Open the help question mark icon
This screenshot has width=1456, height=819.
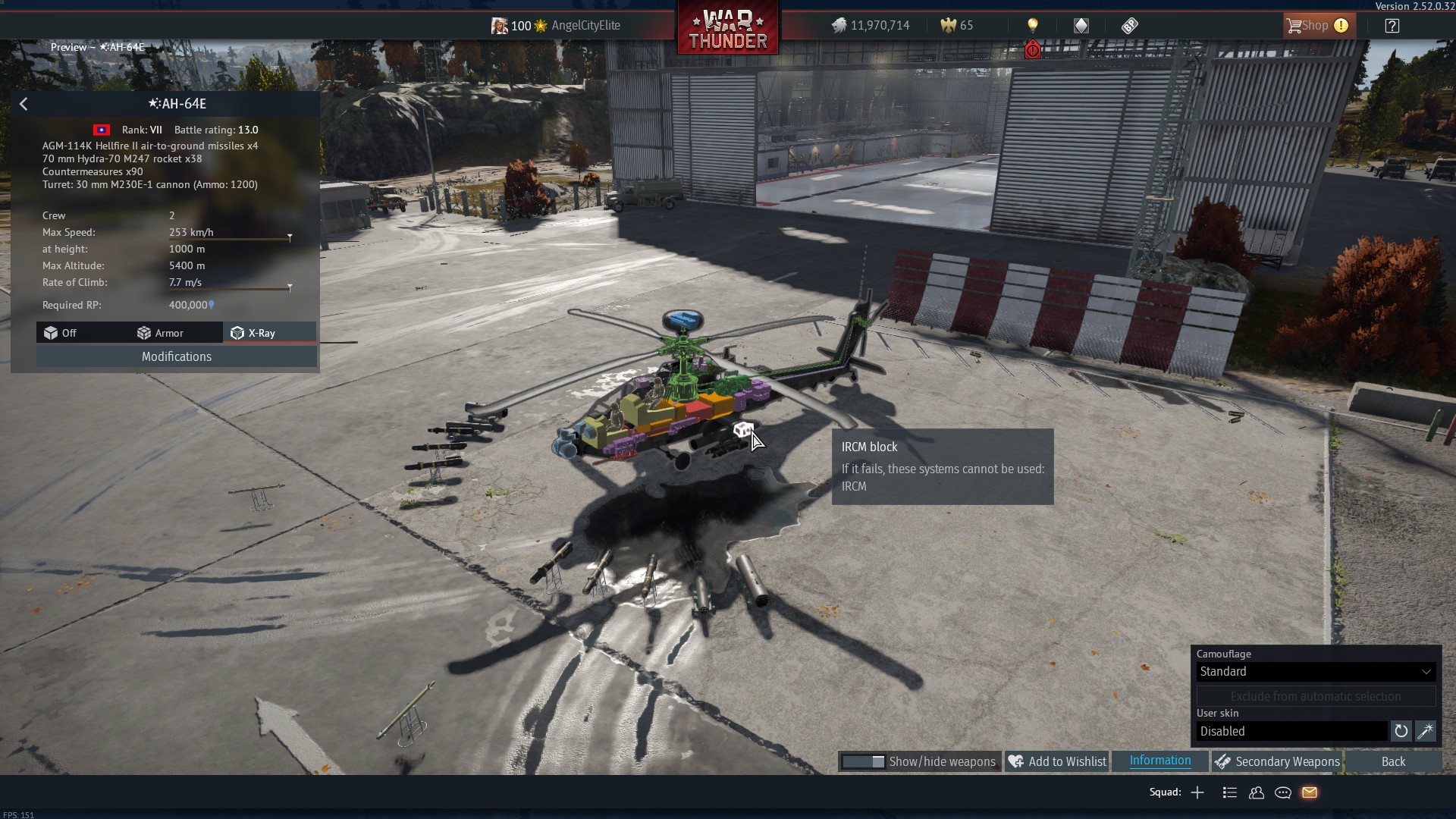pyautogui.click(x=1392, y=26)
